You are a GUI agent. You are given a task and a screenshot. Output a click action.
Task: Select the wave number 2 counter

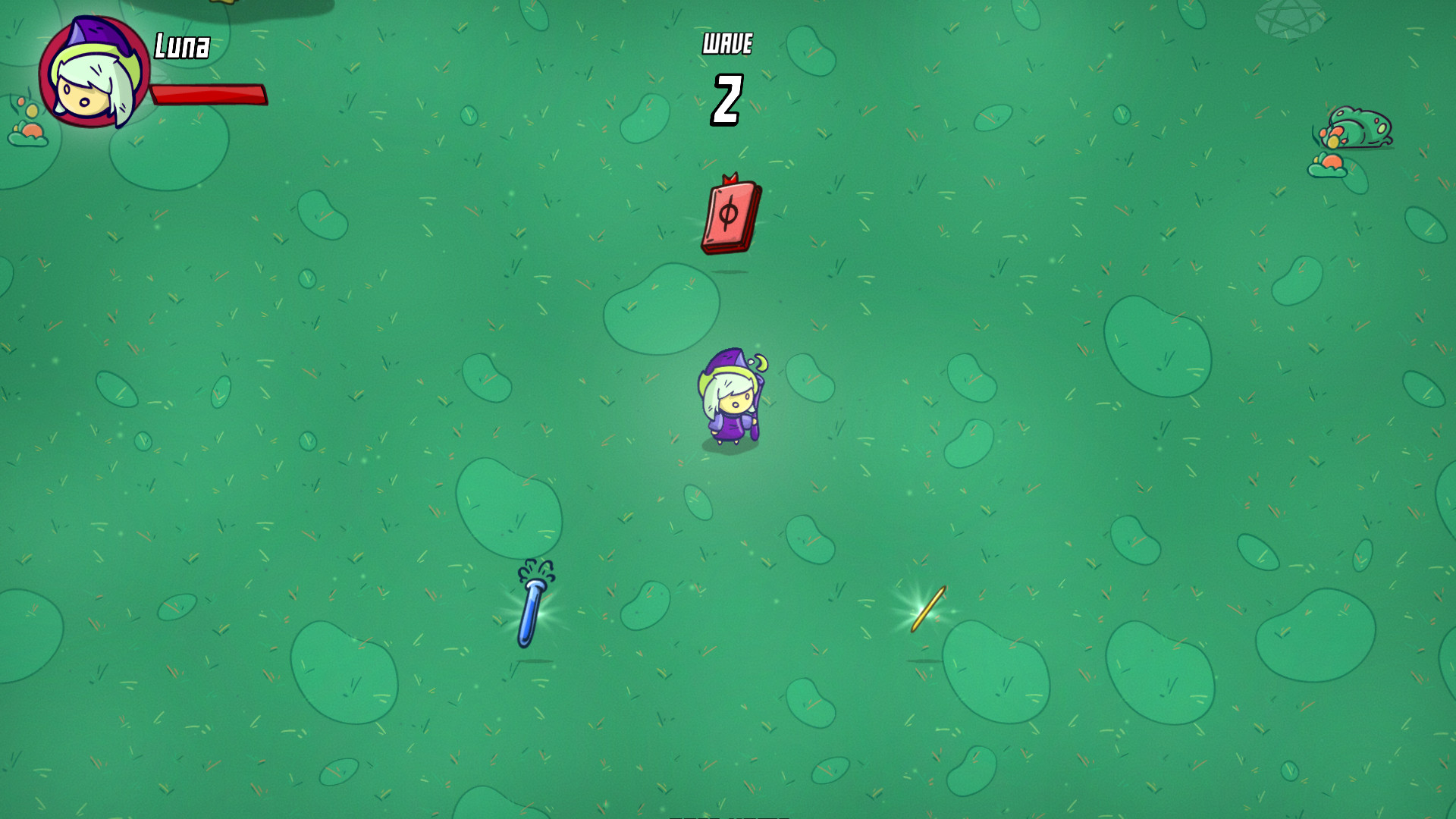(x=726, y=95)
